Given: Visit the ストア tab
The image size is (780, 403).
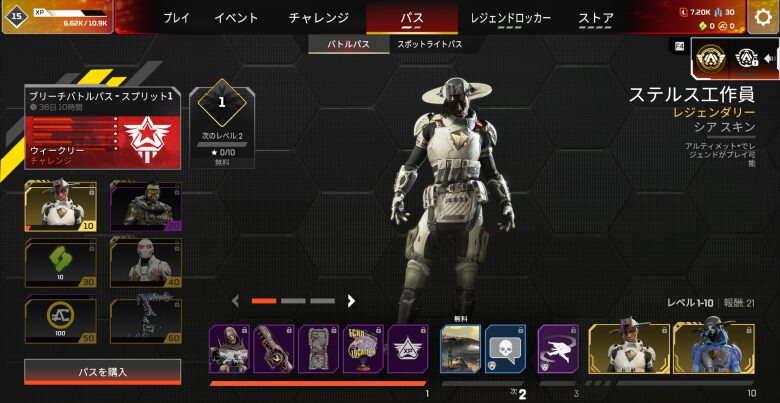Looking at the screenshot, I should pos(596,18).
